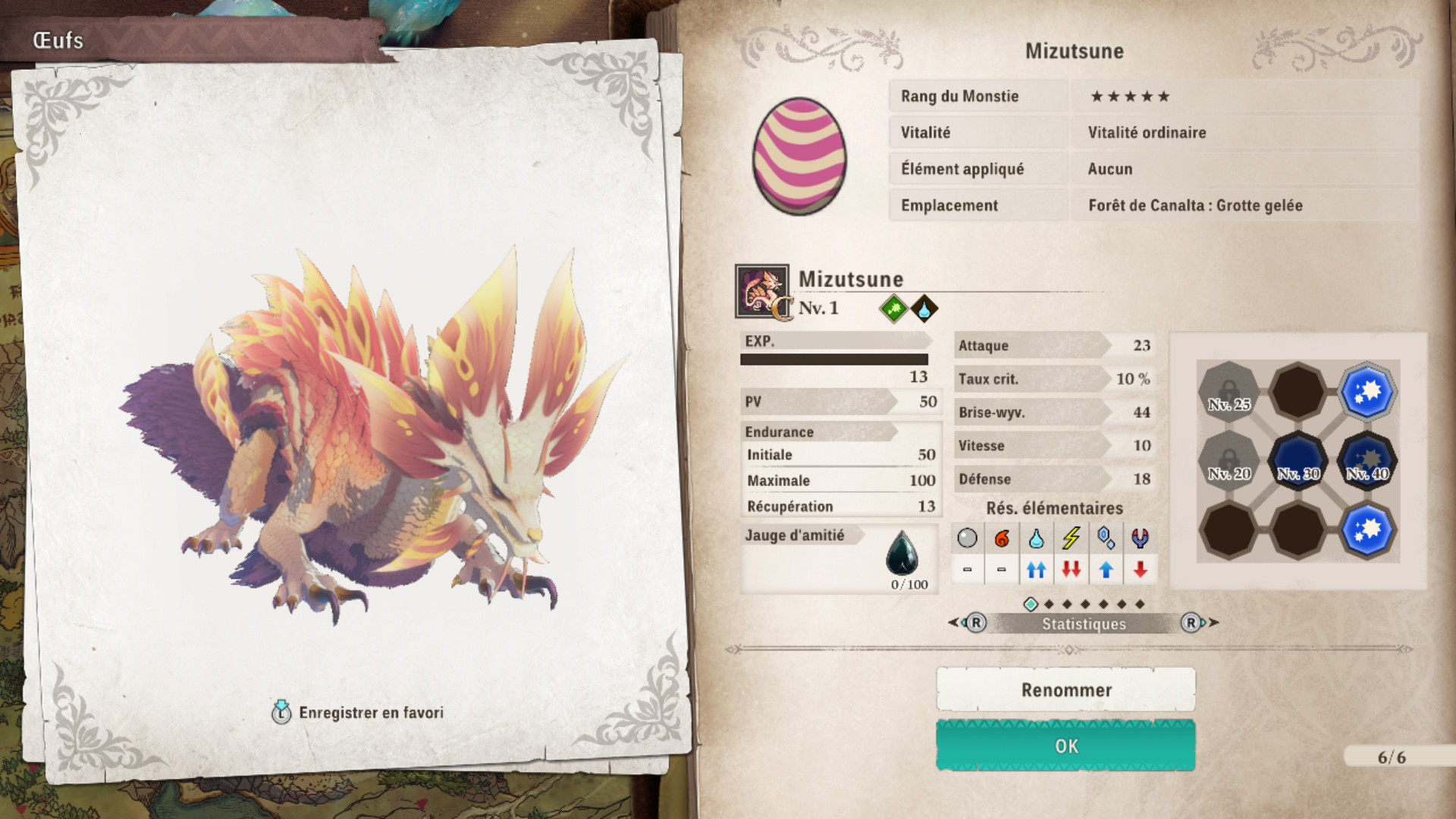Click the fire resistance icon
1456x819 pixels.
[x=1002, y=538]
